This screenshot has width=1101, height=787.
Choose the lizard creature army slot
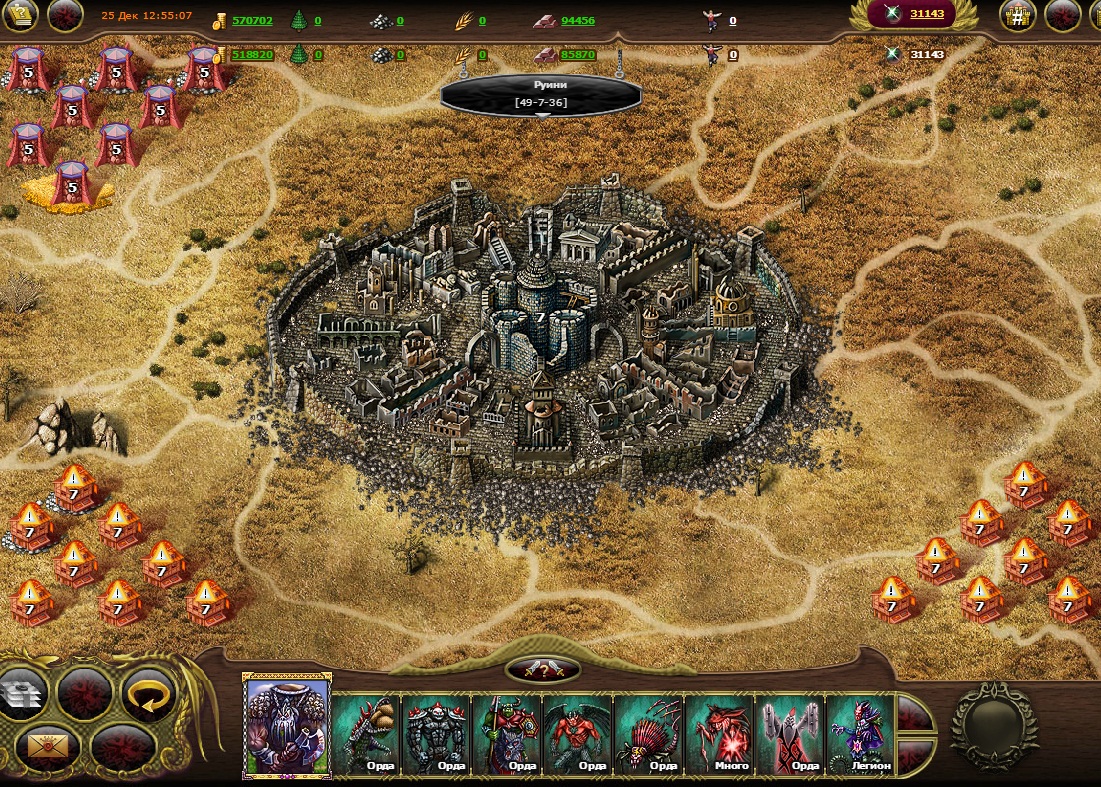(367, 735)
